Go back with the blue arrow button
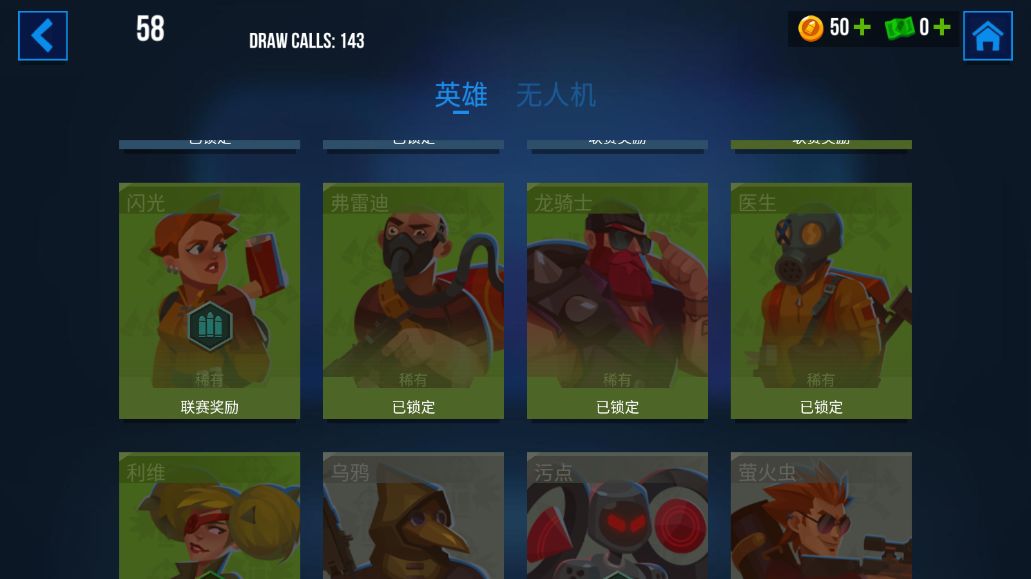 pyautogui.click(x=43, y=36)
